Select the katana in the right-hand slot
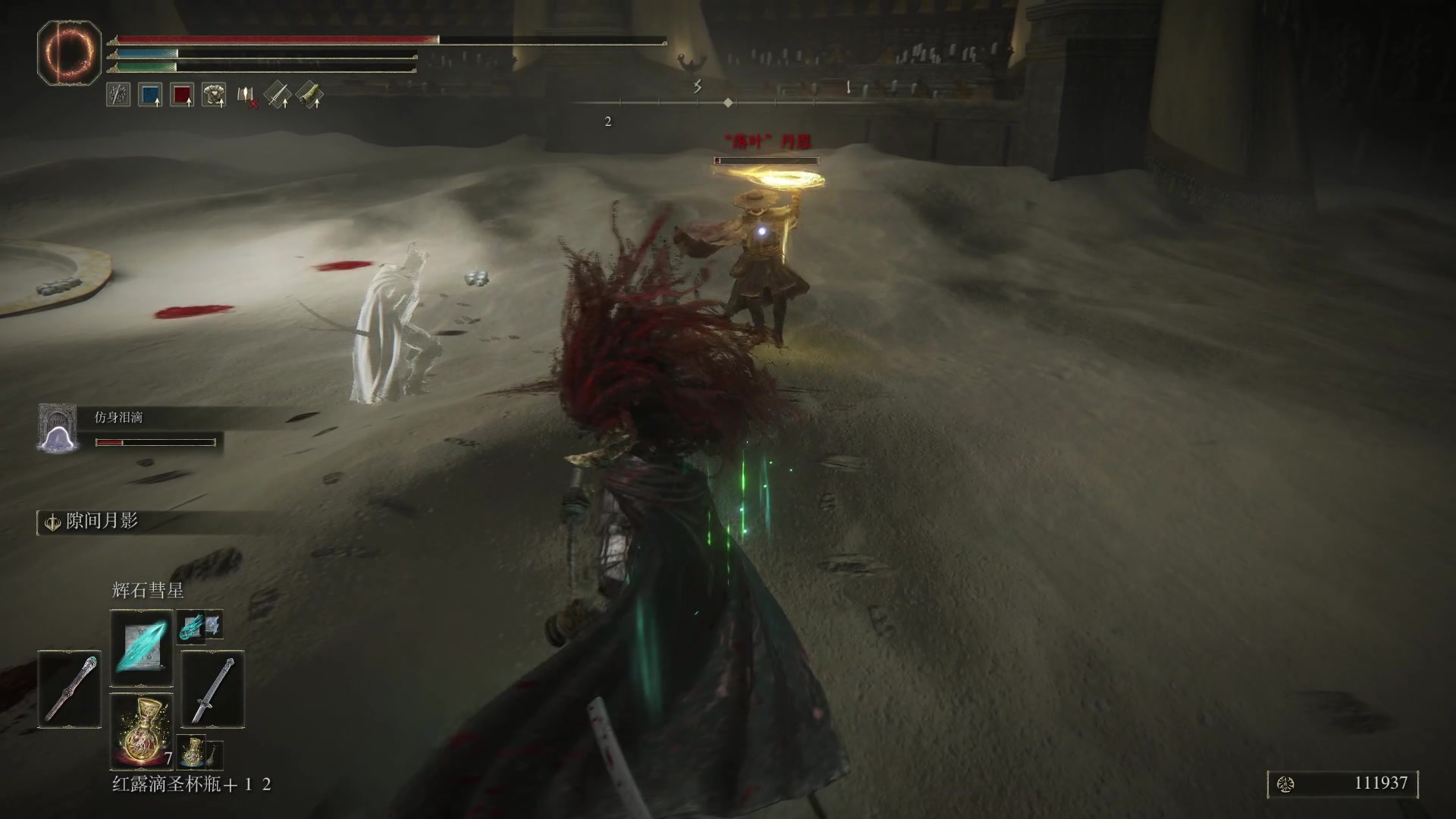 click(x=213, y=689)
